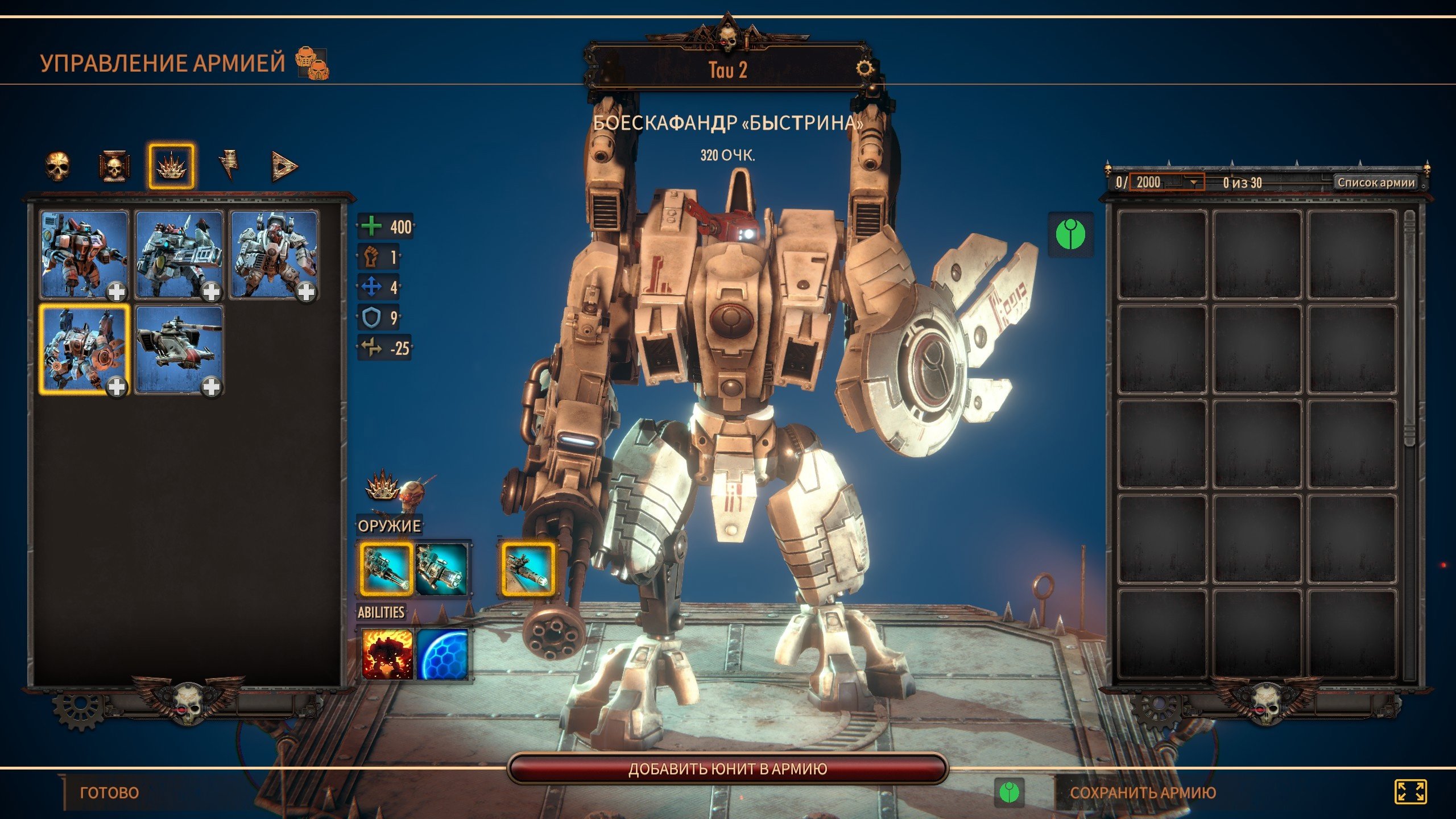Choose the large rail-cannon battlesuit thumbnail
This screenshot has height=819, width=1456.
coord(179,254)
